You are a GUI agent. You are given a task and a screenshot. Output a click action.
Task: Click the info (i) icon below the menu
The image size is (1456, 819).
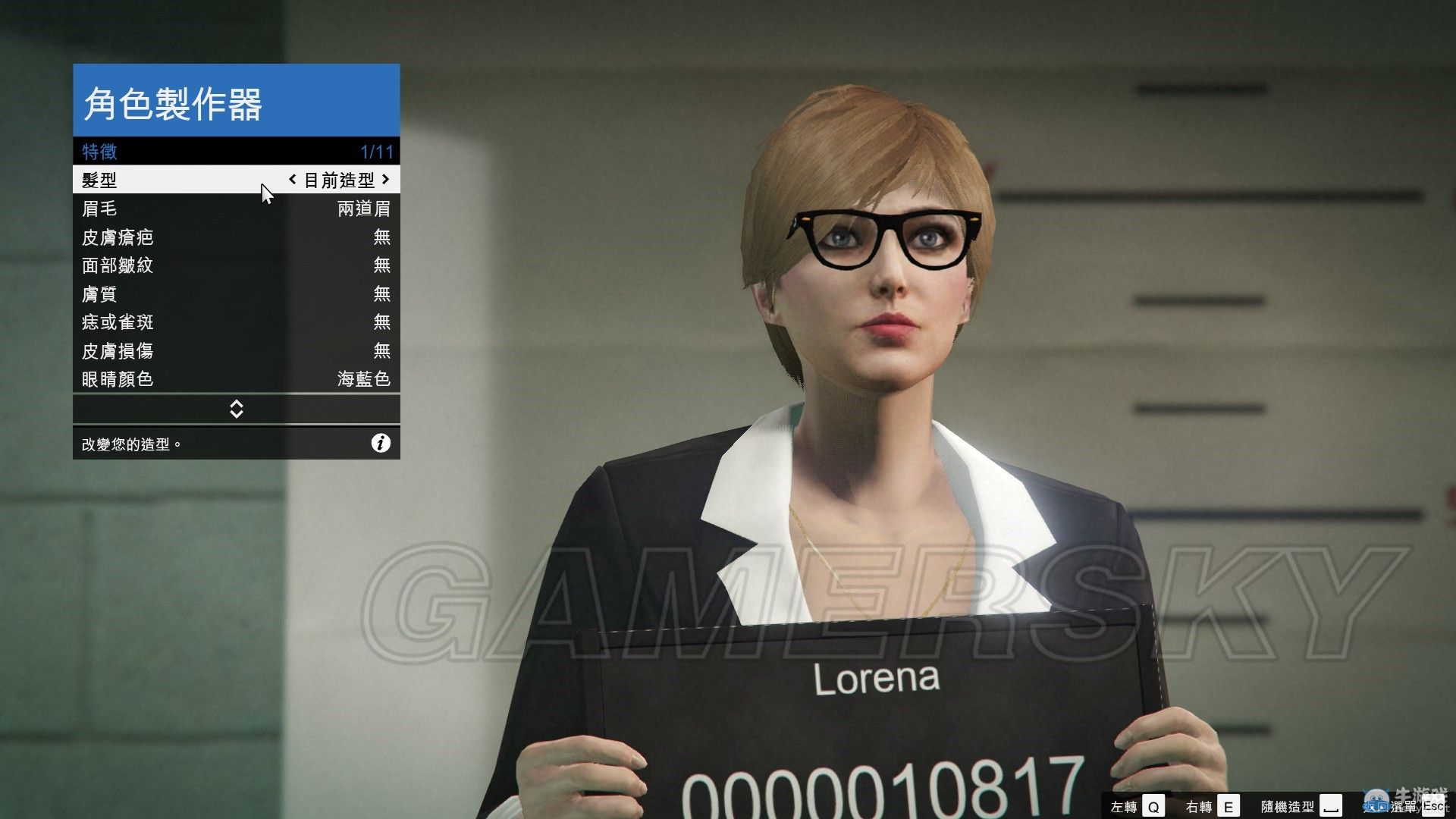click(x=381, y=444)
